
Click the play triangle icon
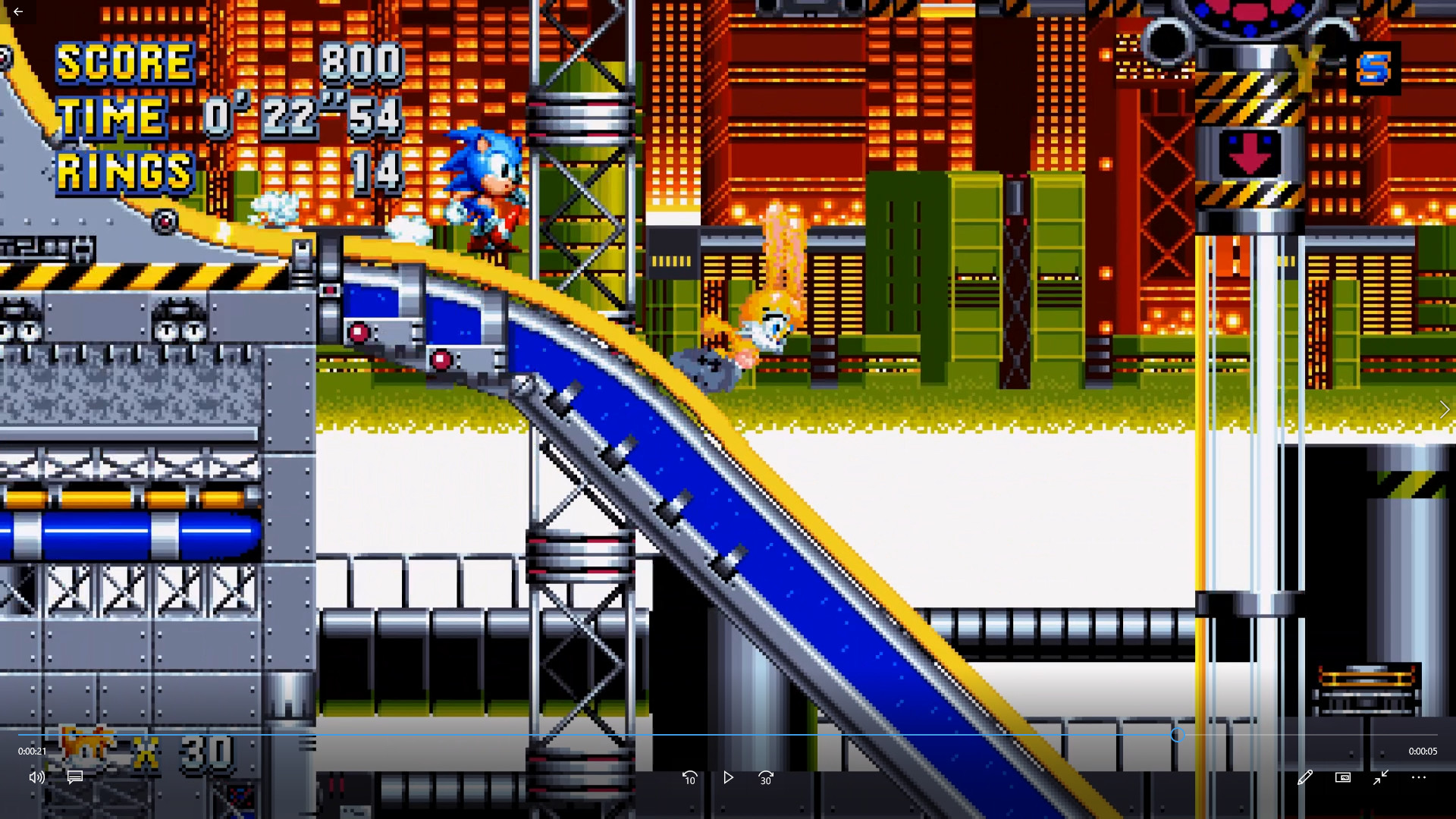click(x=727, y=777)
